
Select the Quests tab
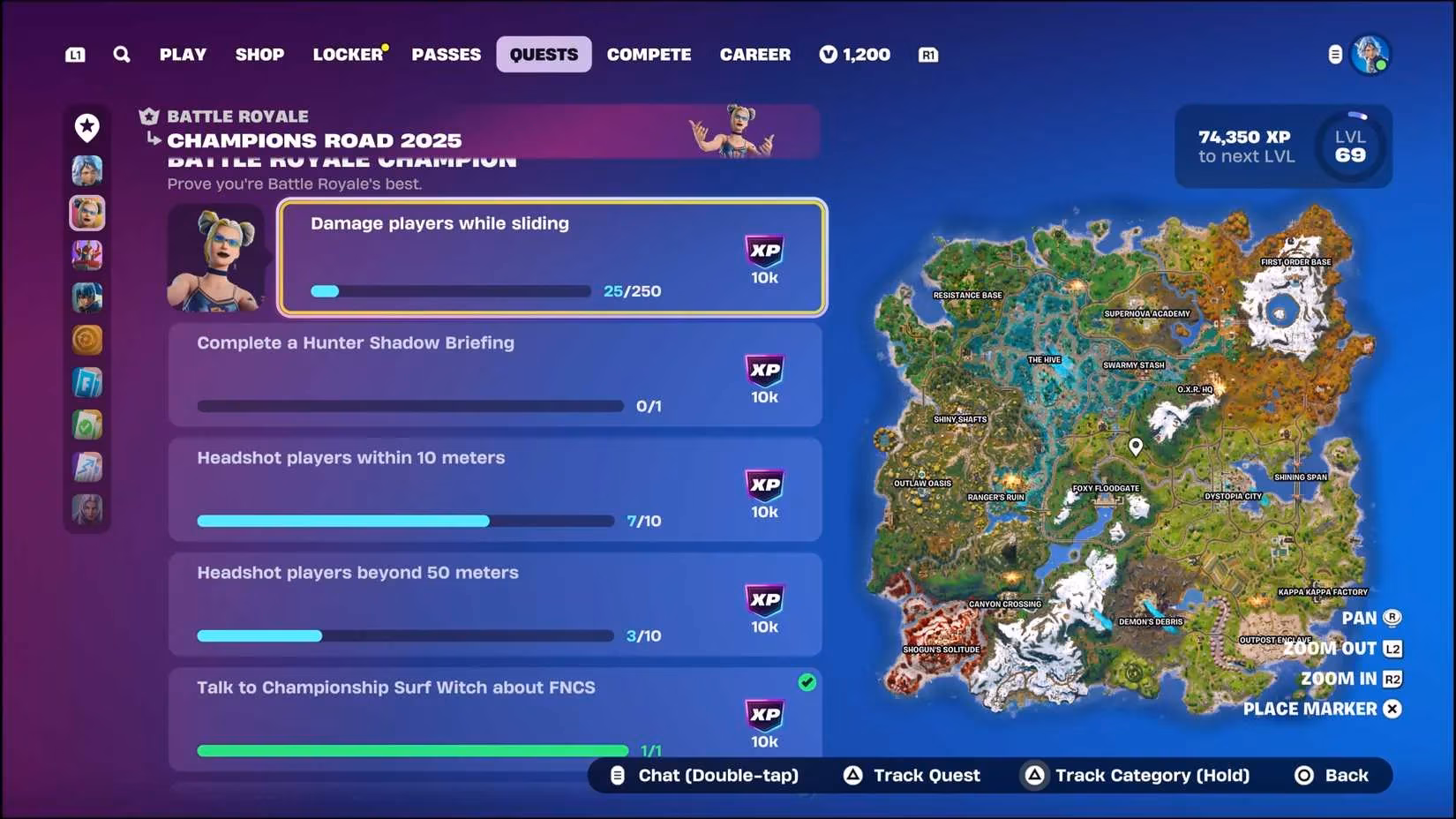(544, 55)
